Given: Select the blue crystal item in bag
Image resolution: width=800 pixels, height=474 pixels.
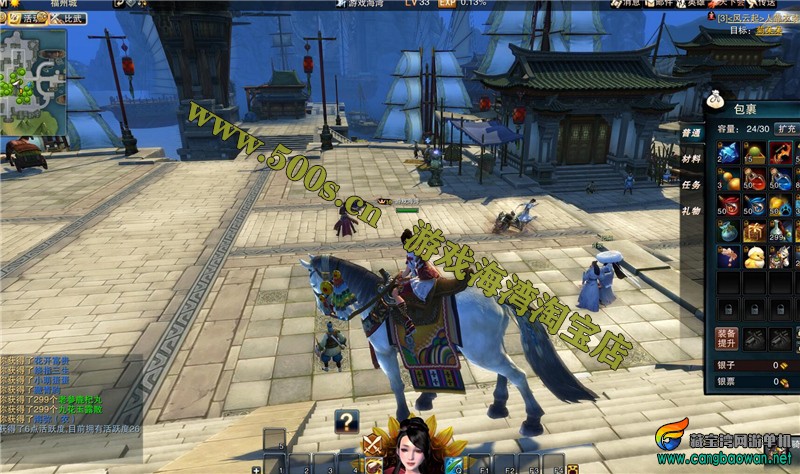Looking at the screenshot, I should pyautogui.click(x=727, y=153).
